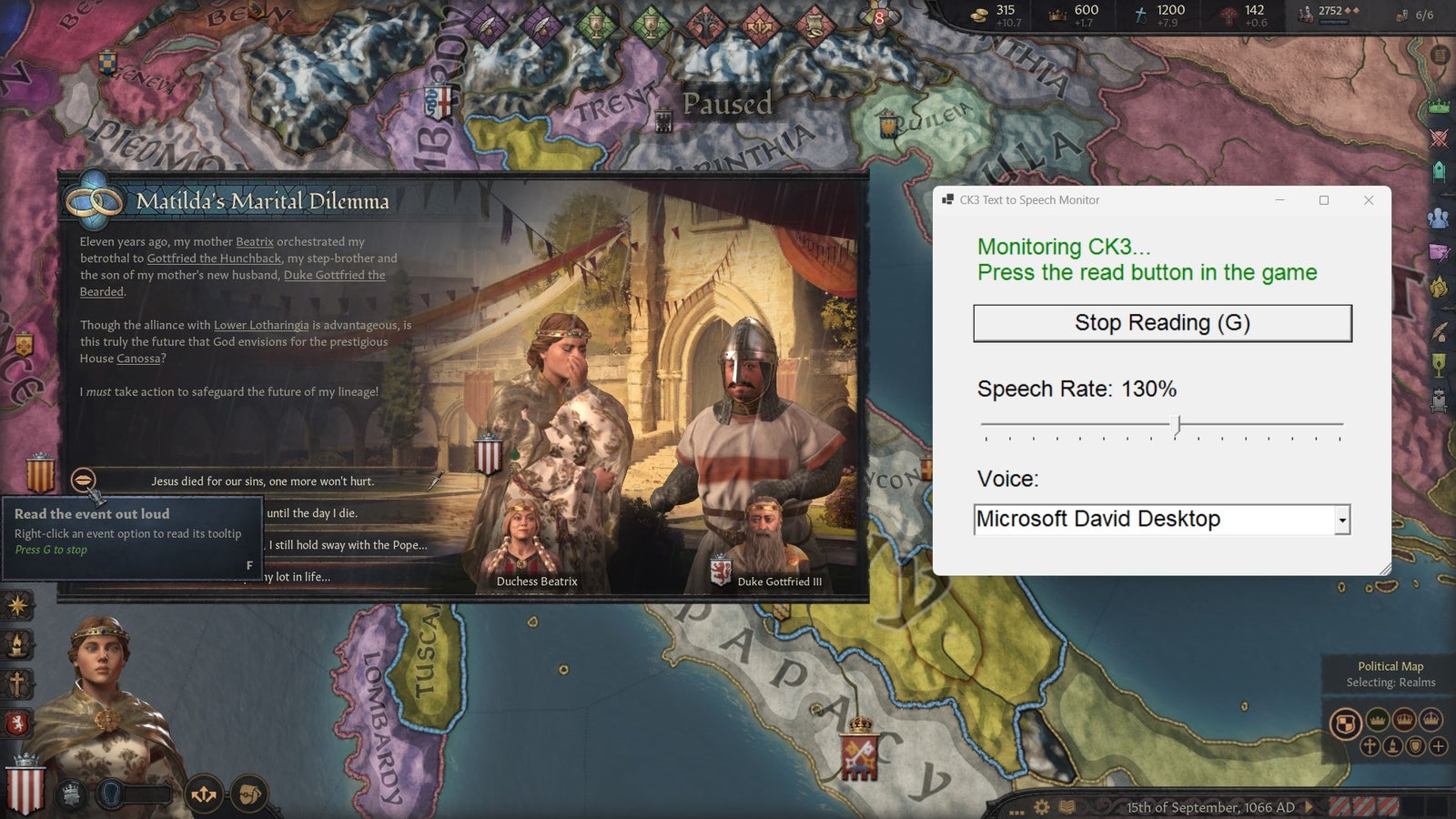The width and height of the screenshot is (1456, 819).
Task: Open Gottfried the Hunchback's character link
Action: pos(214,258)
